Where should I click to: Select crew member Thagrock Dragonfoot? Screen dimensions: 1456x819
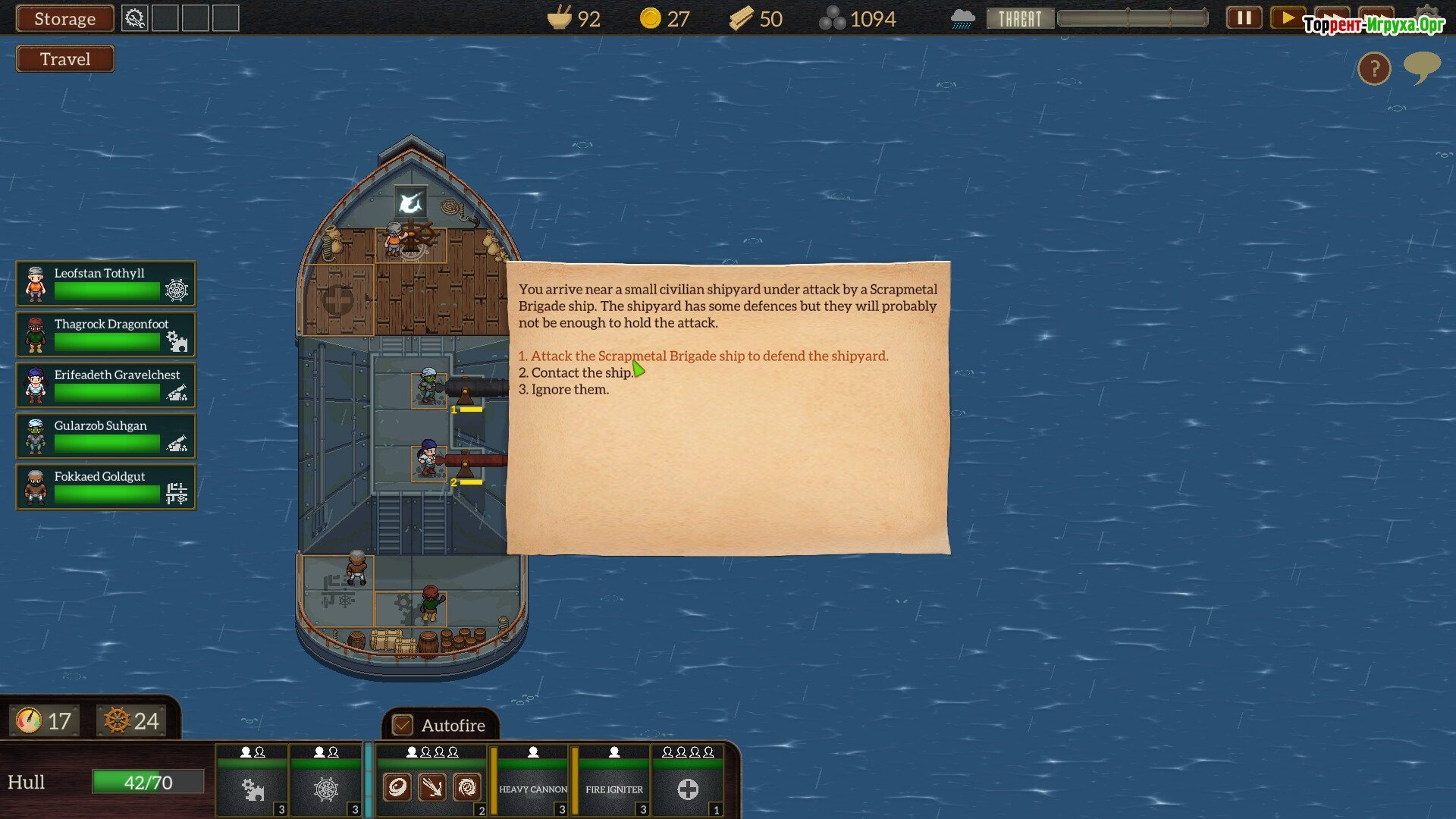point(105,334)
